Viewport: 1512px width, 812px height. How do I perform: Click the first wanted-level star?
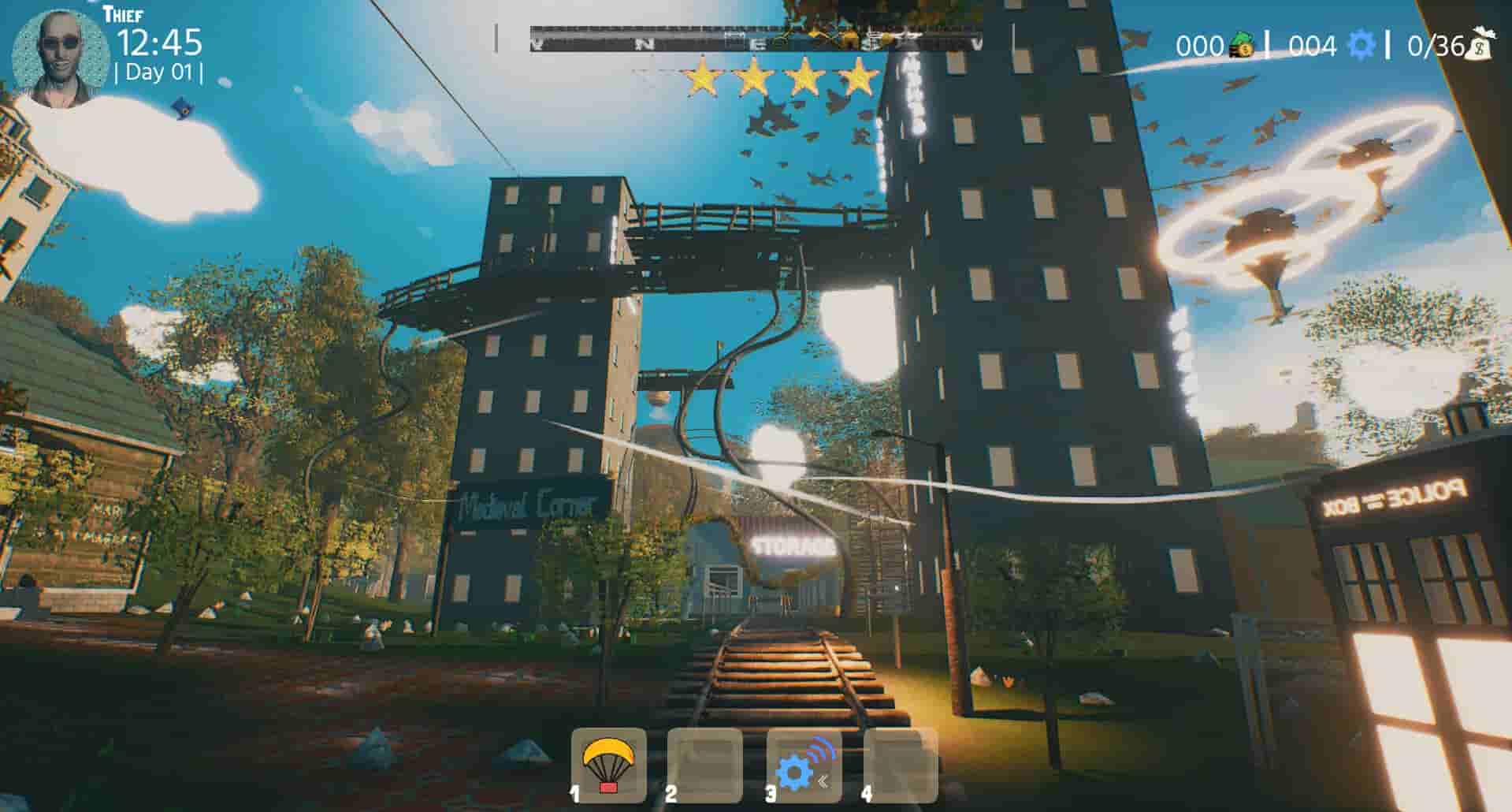tap(700, 76)
